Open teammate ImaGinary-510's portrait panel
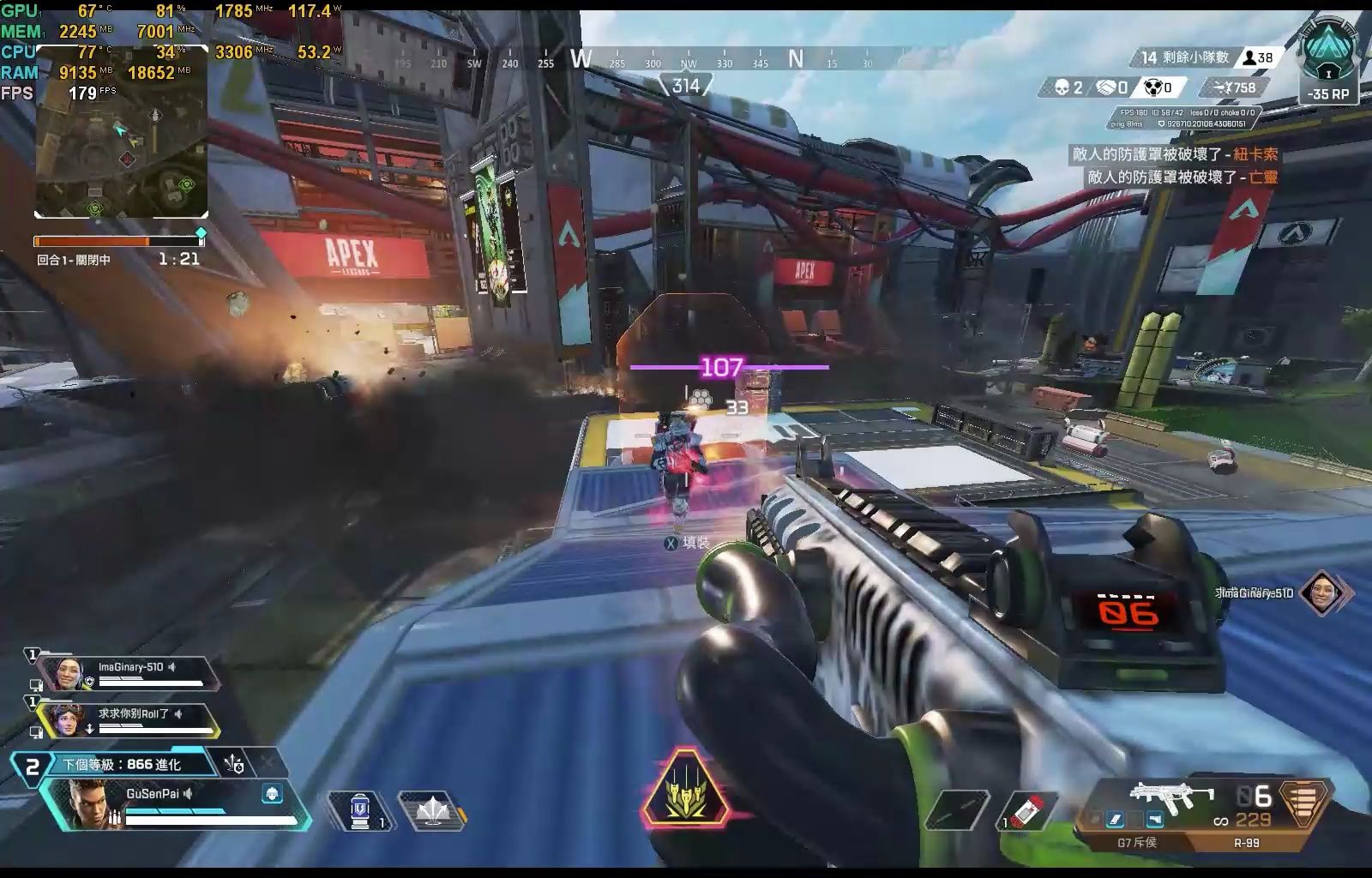Screen dimensions: 1372x878 67,674
